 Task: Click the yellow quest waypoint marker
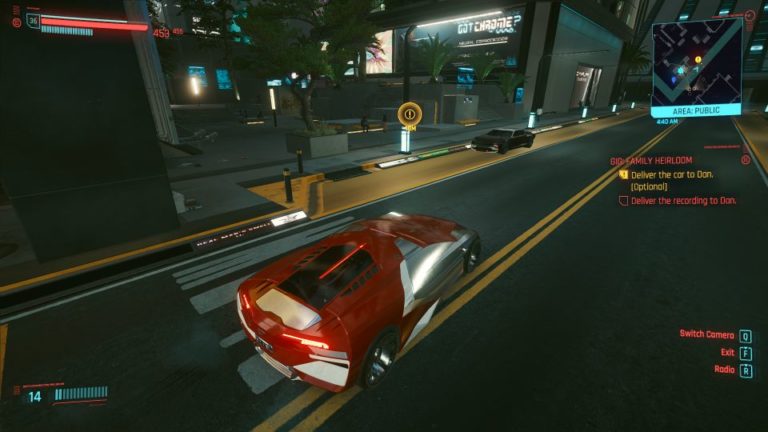408,114
